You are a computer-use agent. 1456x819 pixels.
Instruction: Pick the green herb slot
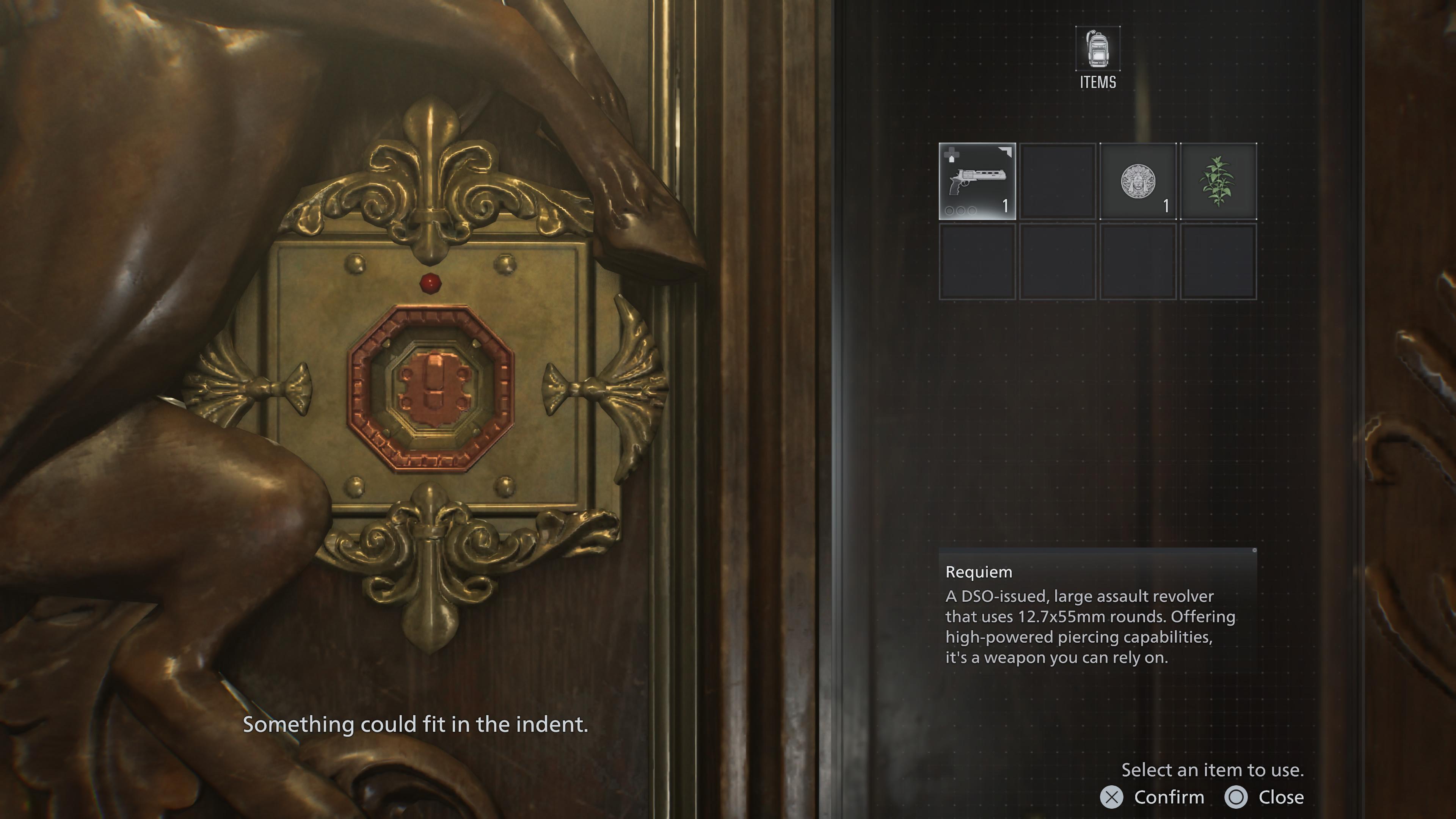point(1218,182)
